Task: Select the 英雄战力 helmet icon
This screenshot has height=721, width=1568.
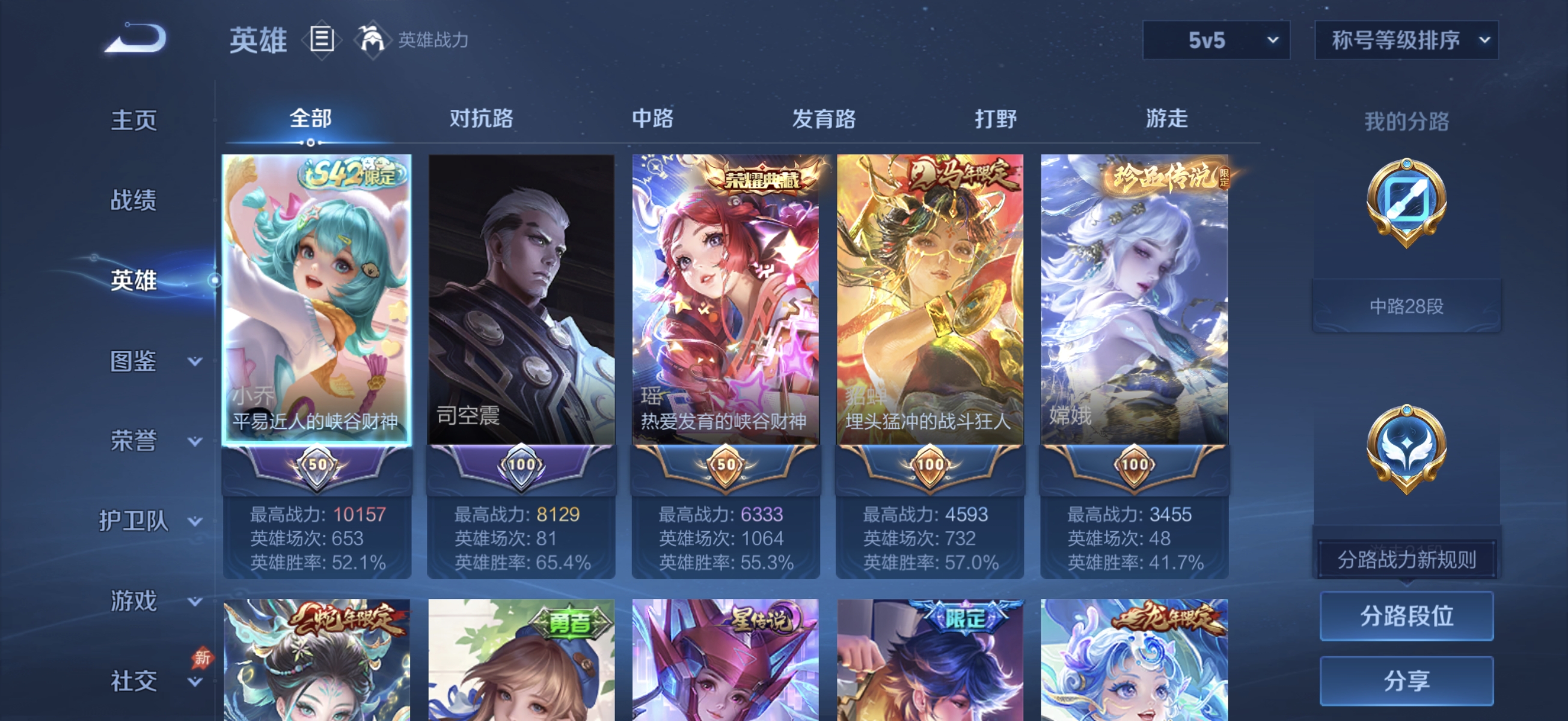Action: 373,41
